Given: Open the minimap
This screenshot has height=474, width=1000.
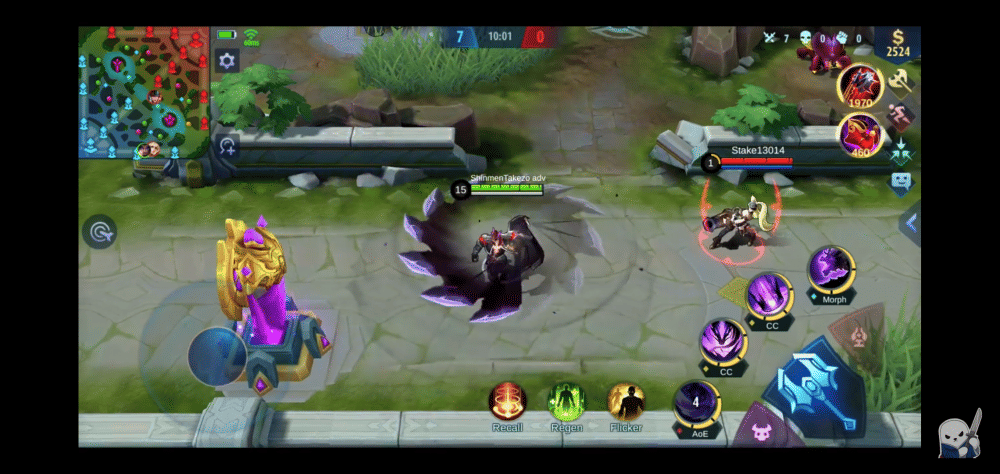Looking at the screenshot, I should pos(144,91).
